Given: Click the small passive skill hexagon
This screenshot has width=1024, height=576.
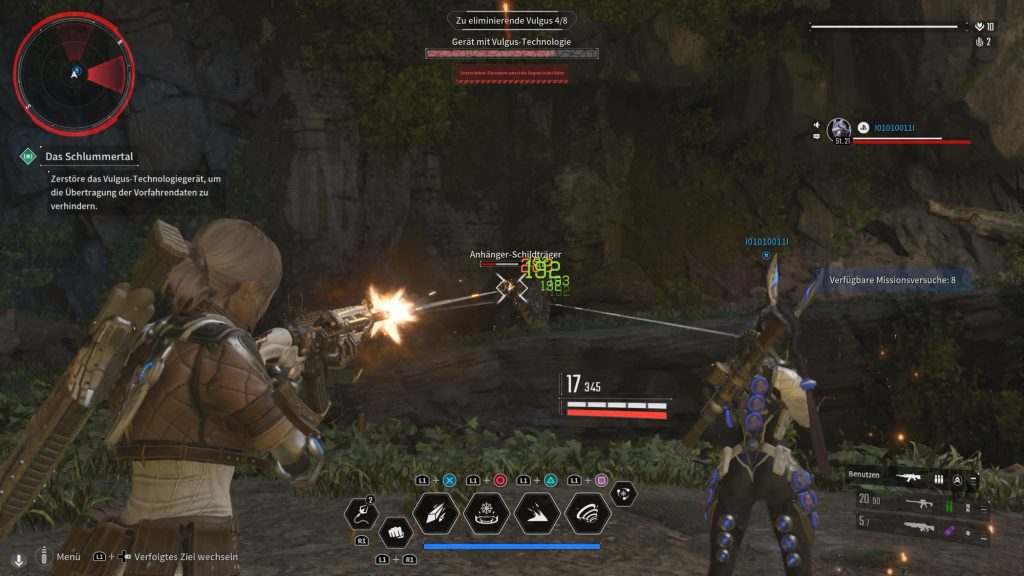Looking at the screenshot, I should tap(624, 492).
